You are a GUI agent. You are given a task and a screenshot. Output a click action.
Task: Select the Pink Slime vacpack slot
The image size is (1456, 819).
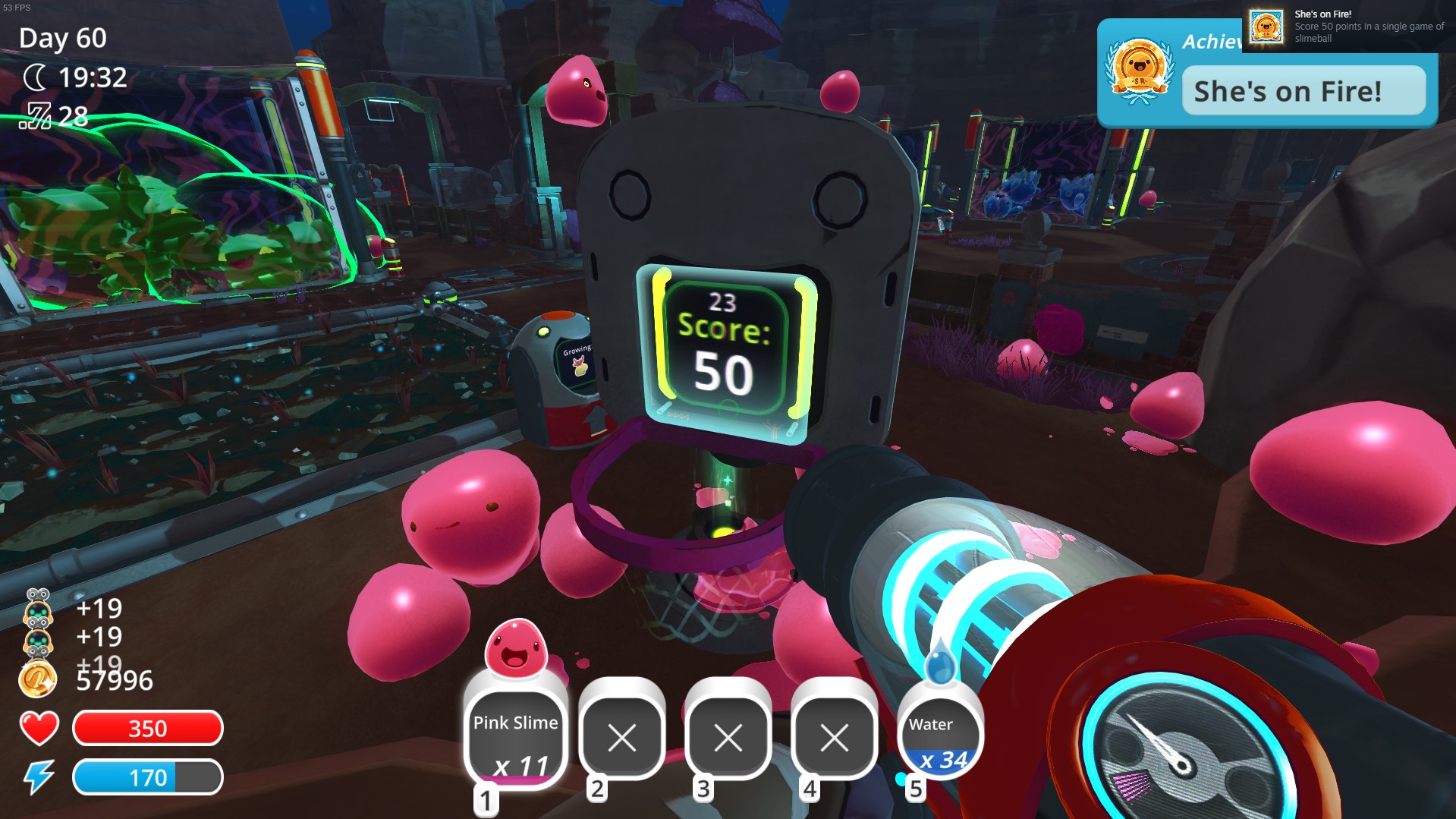[x=515, y=735]
